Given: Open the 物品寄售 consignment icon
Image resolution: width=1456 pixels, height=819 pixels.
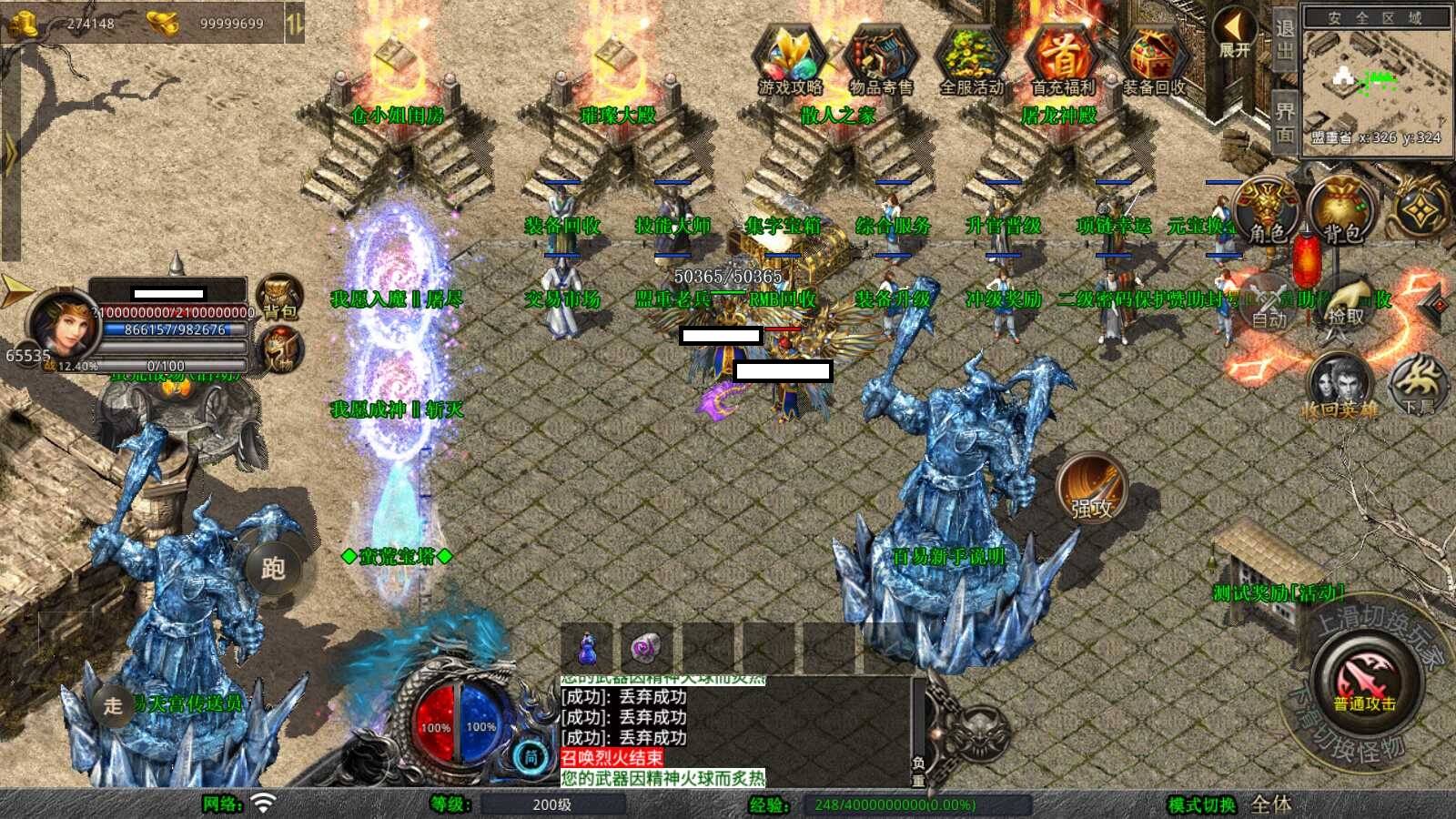Looking at the screenshot, I should (x=880, y=59).
